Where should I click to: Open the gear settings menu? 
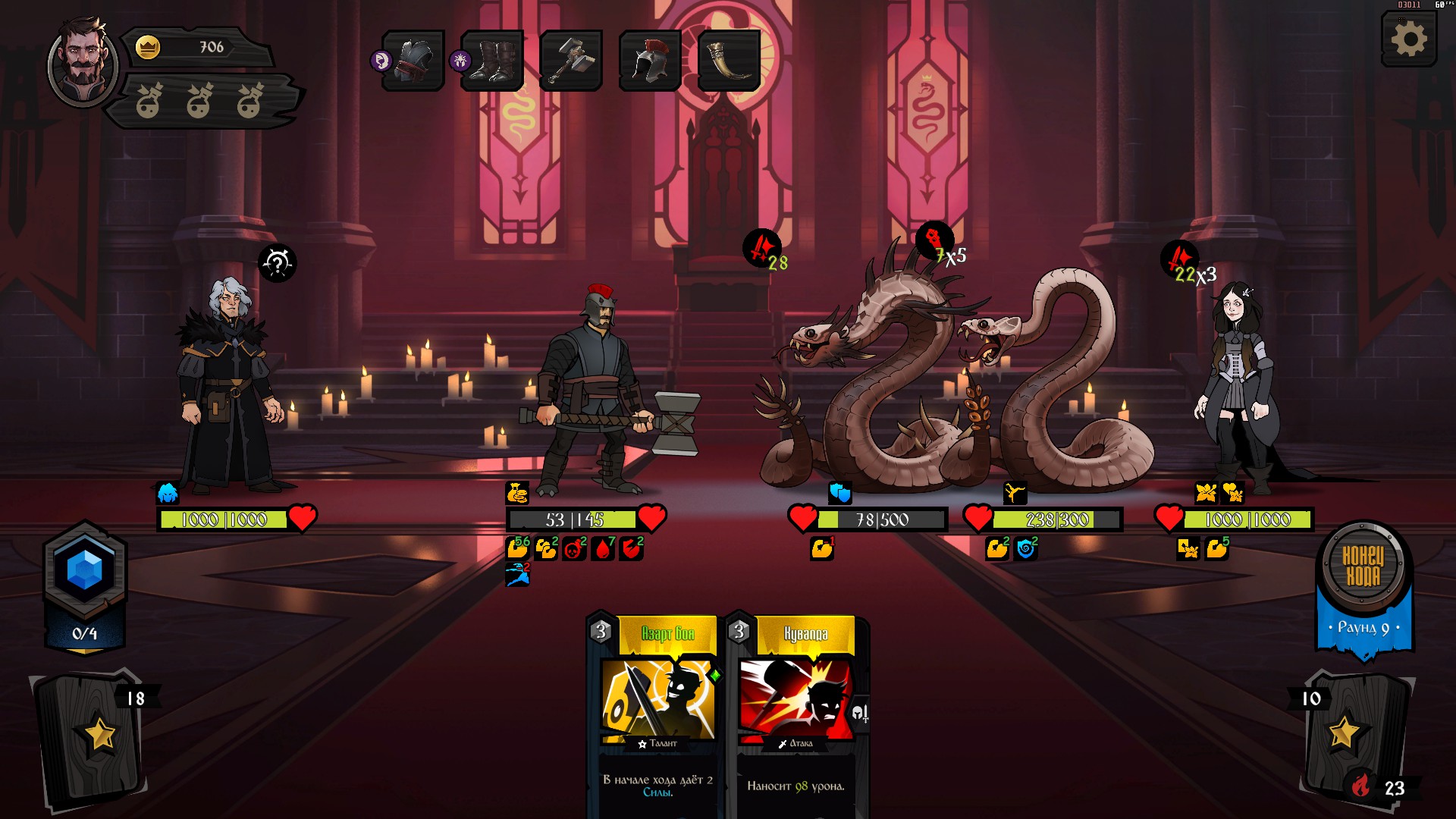tap(1409, 39)
